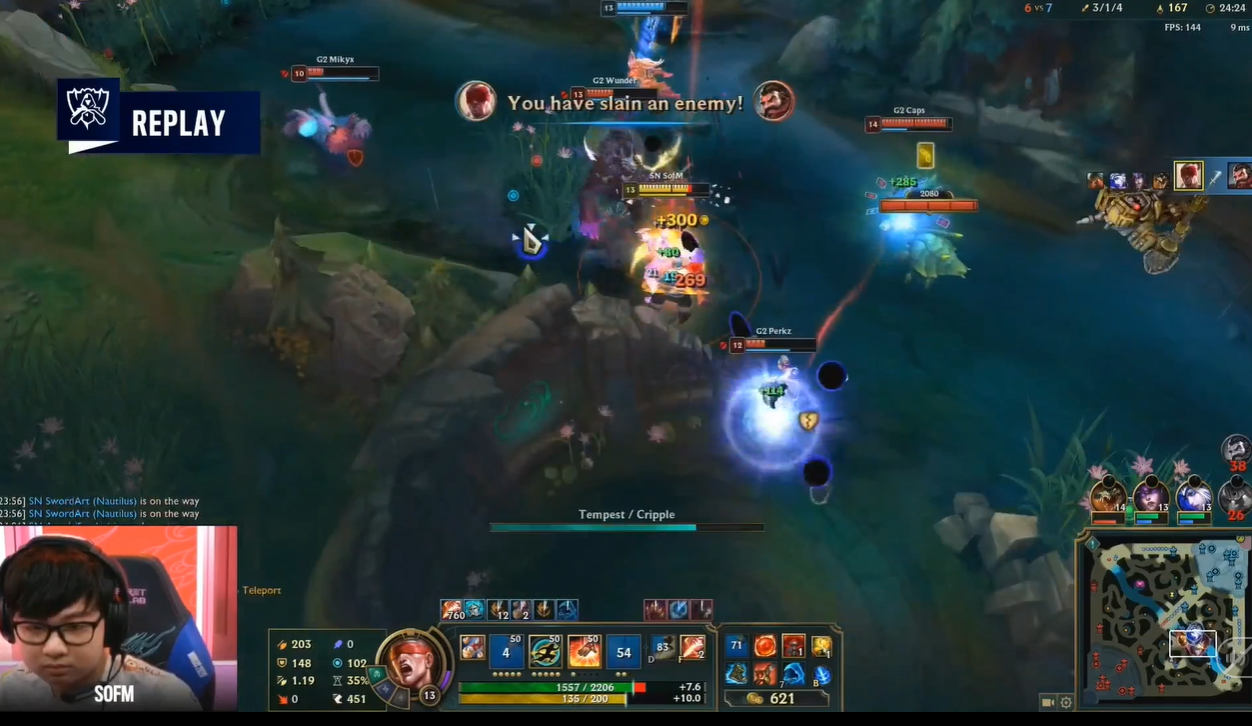1252x726 pixels.
Task: Select the orange beast ally portrait
Action: click(1107, 497)
